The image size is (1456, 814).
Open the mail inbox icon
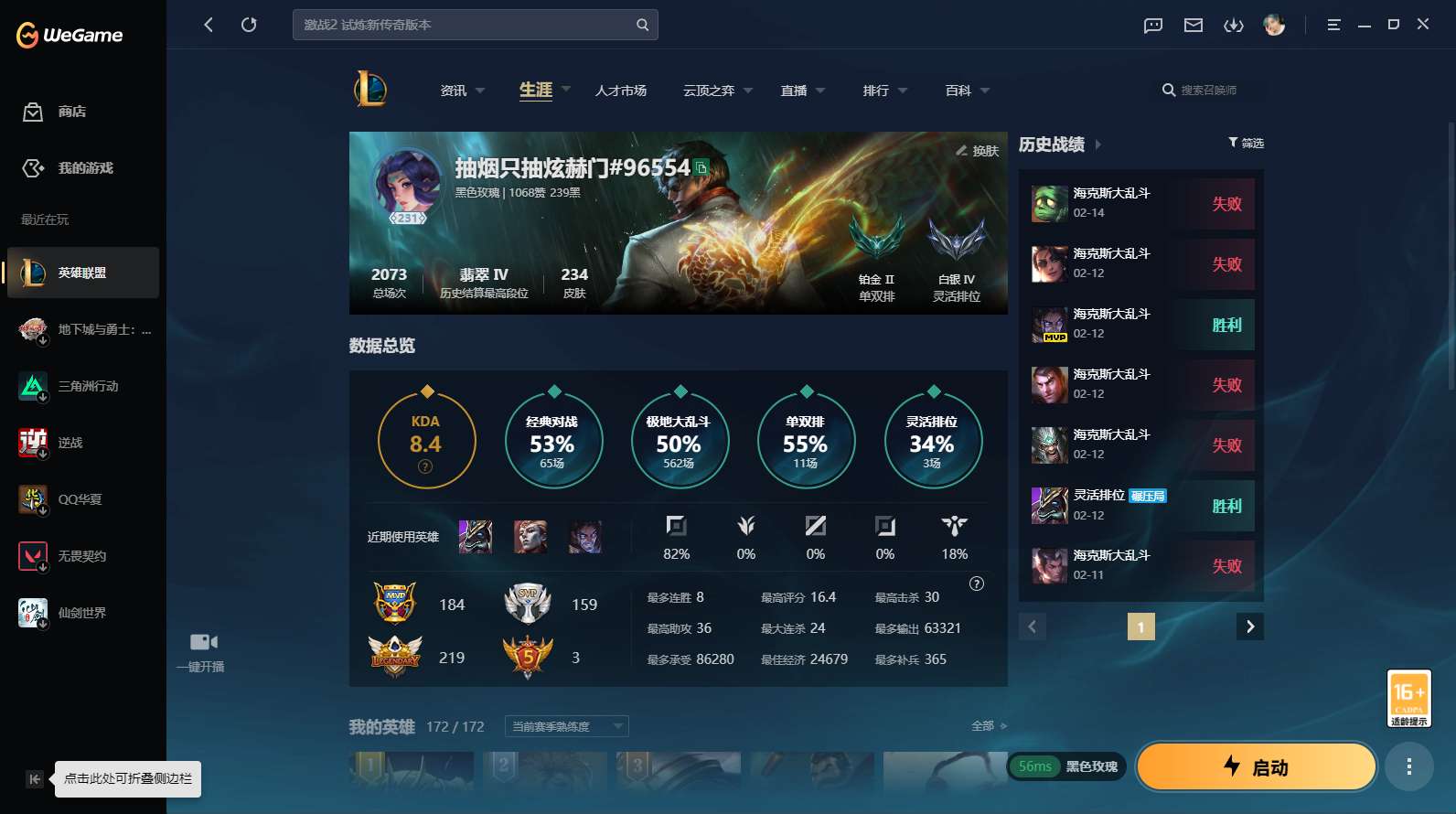coord(1193,26)
